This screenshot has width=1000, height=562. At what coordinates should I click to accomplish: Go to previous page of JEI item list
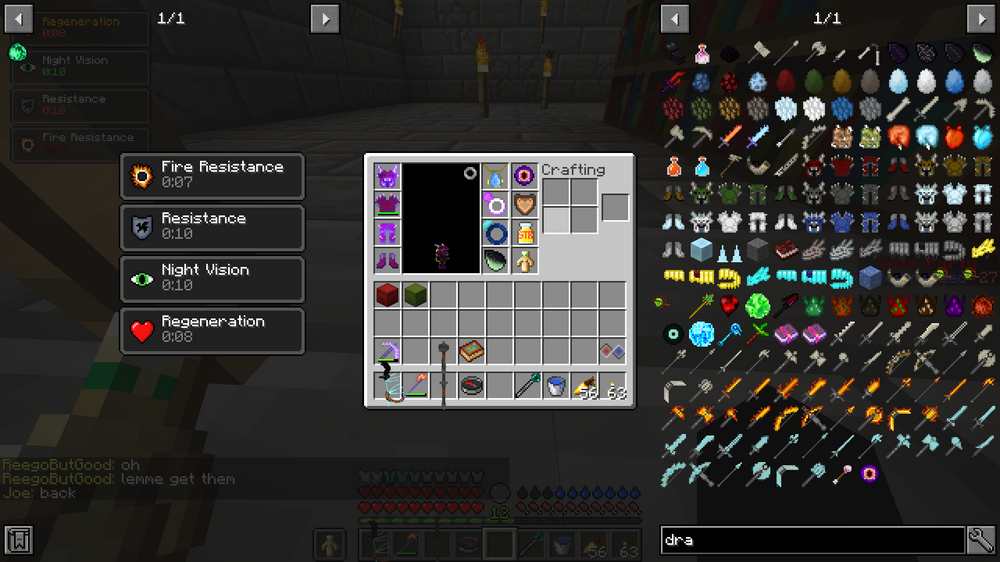675,19
